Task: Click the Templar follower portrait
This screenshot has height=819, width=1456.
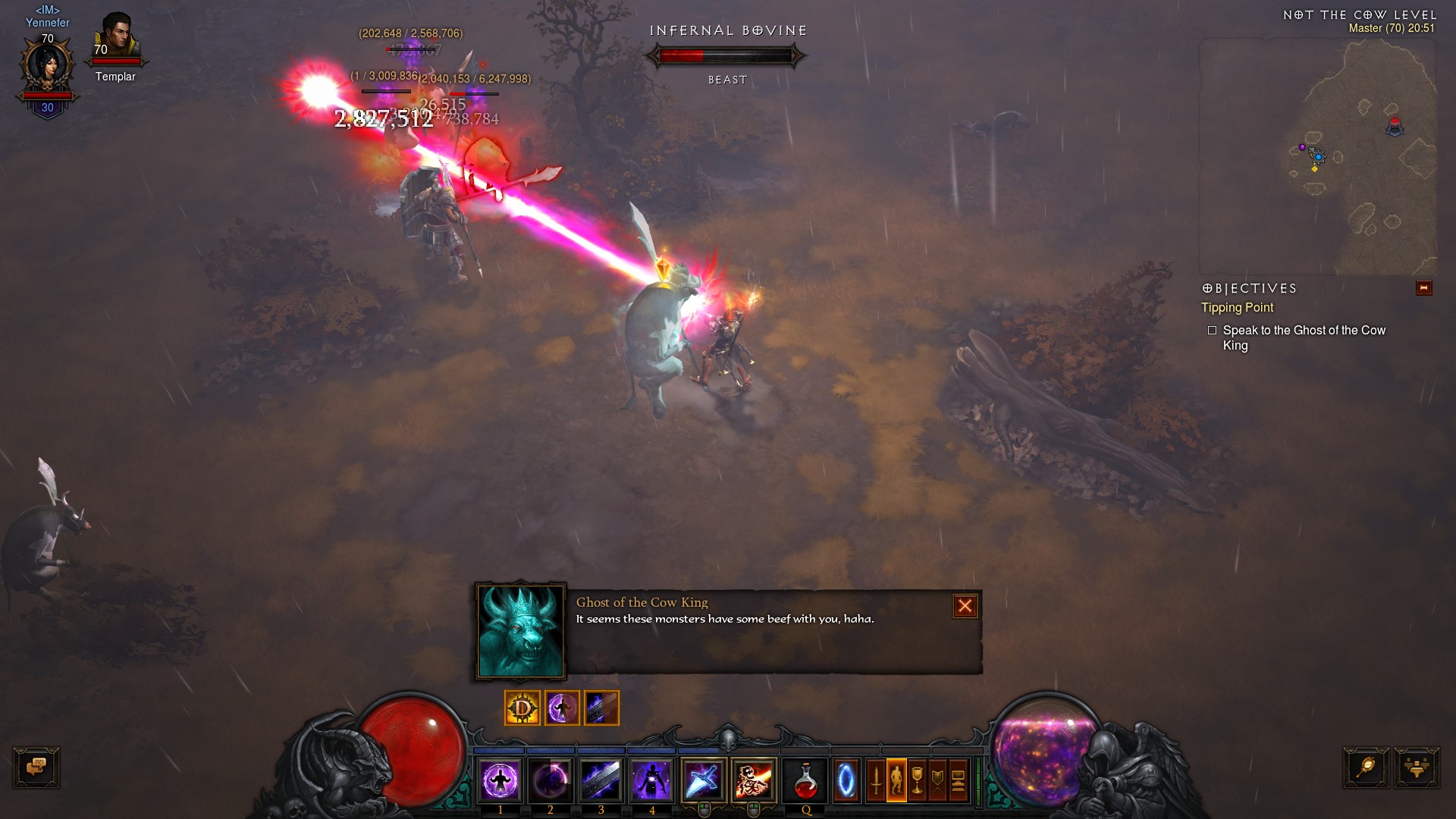Action: point(116,38)
